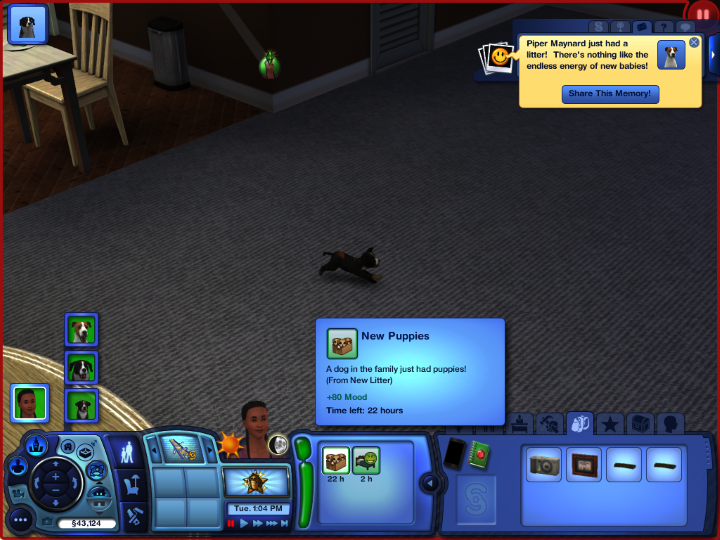Click the Share This Memory button
Viewport: 720px width, 540px height.
(x=610, y=94)
